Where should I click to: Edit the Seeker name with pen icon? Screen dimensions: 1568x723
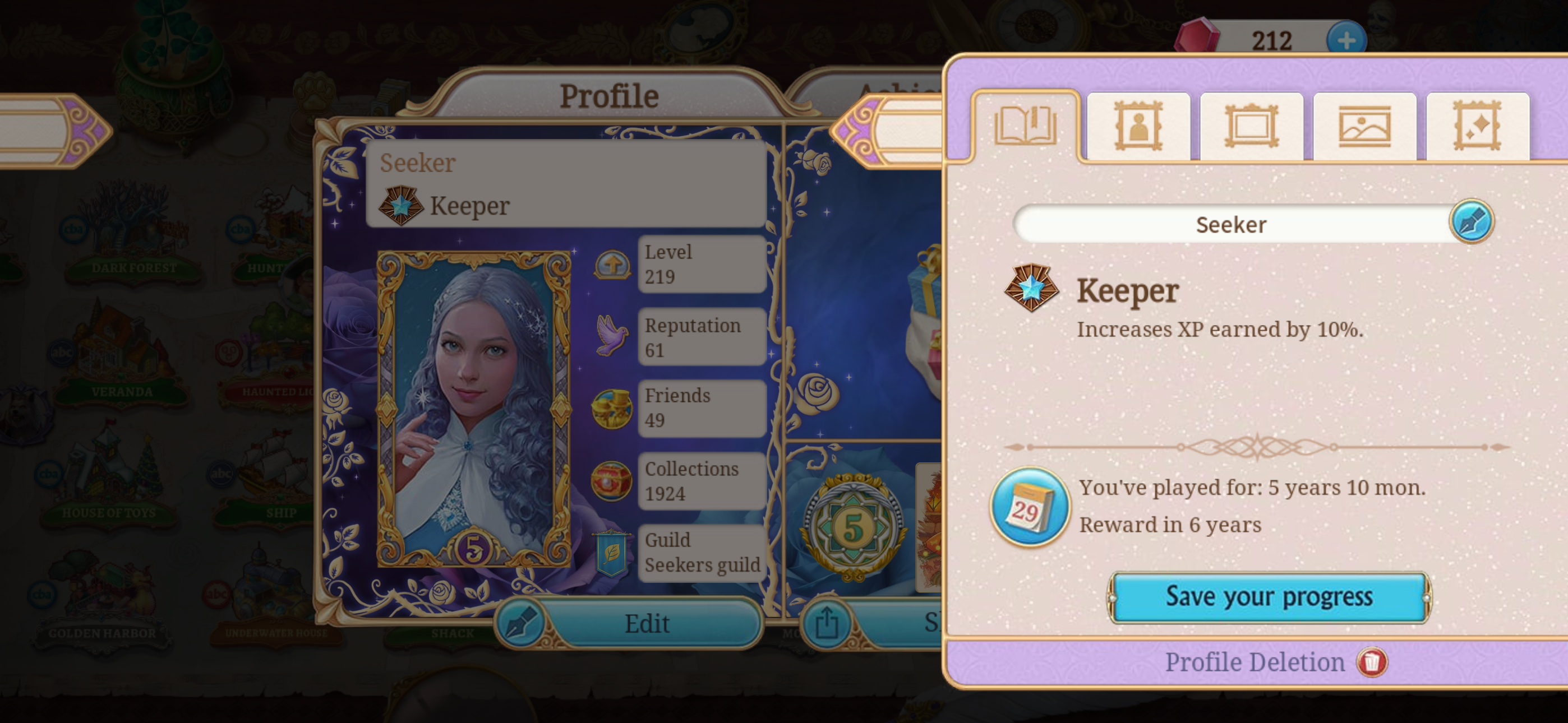tap(1471, 221)
